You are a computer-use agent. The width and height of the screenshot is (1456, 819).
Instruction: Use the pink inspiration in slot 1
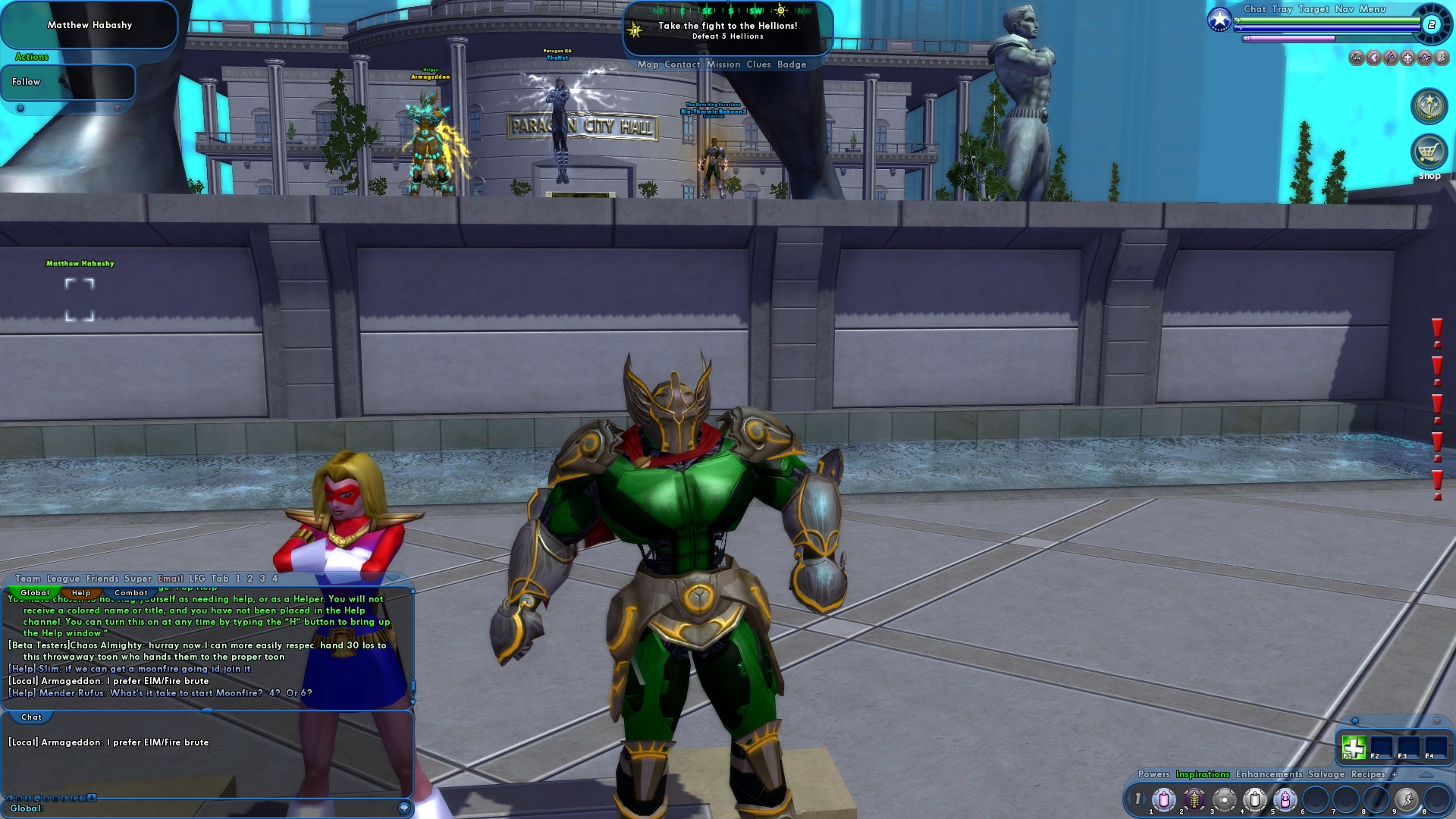pyautogui.click(x=1163, y=801)
